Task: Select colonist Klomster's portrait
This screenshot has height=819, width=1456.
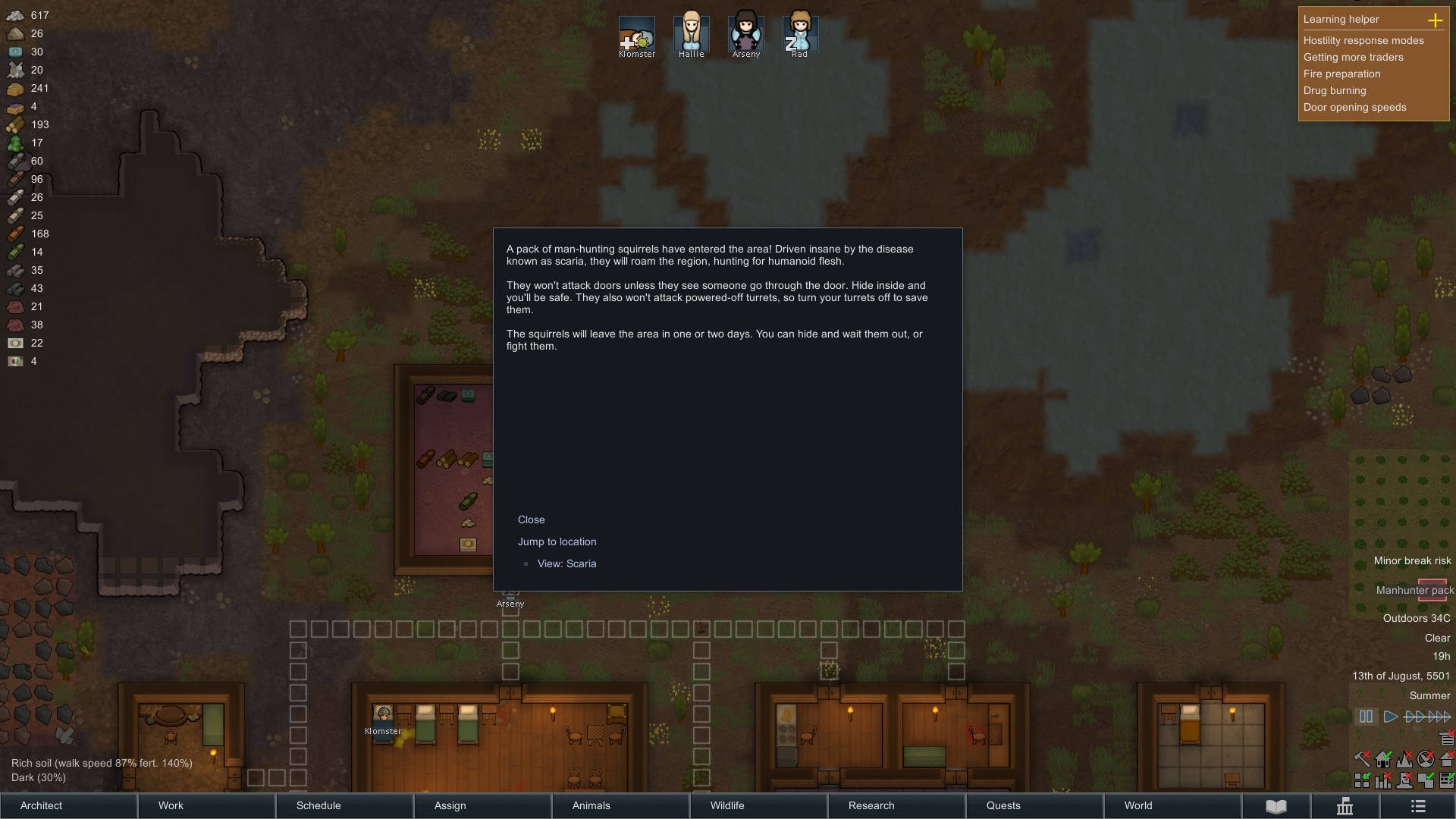Action: (x=636, y=34)
